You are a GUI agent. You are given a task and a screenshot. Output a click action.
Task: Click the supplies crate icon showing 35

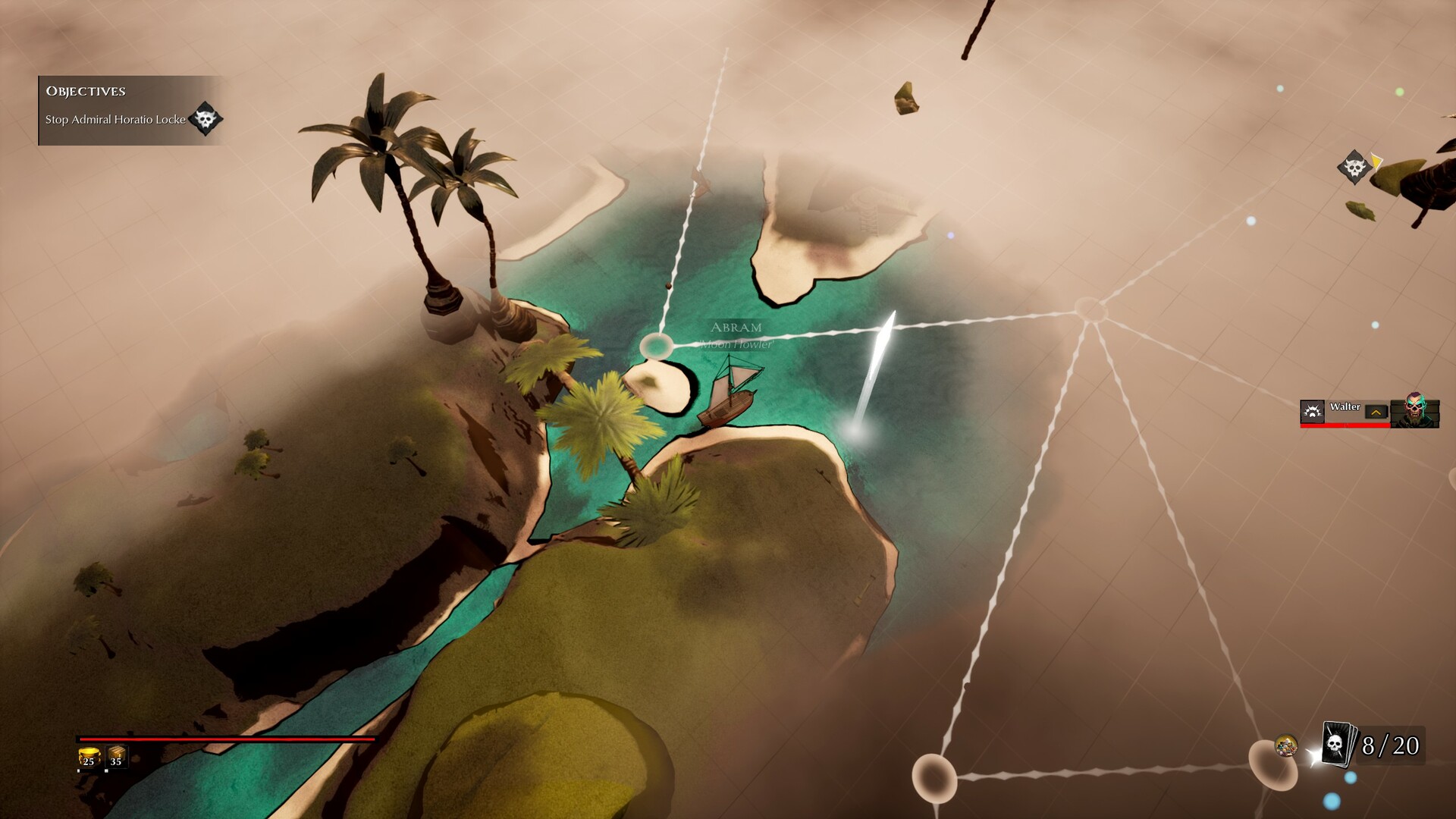[115, 758]
